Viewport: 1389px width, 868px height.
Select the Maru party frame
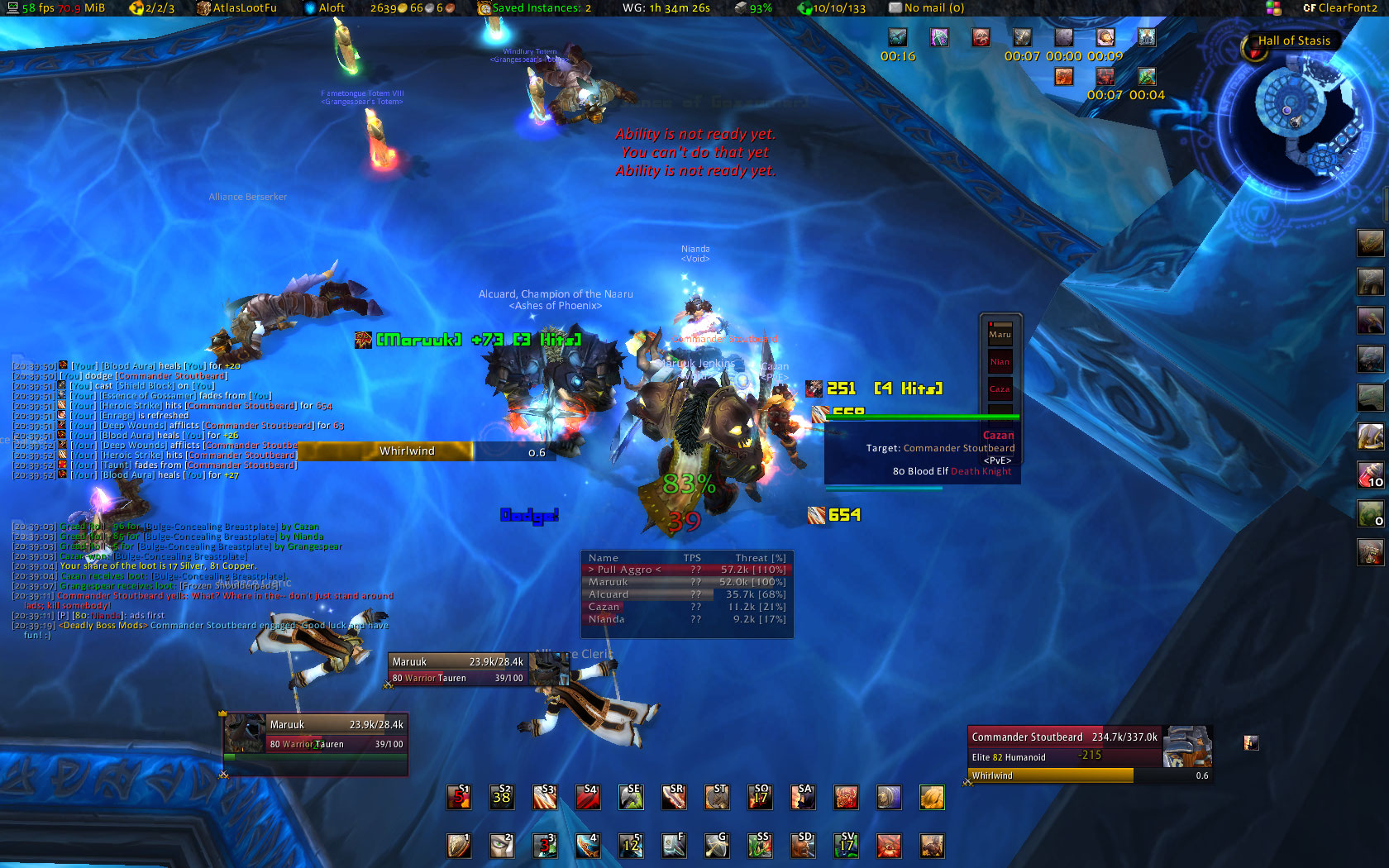tap(1000, 334)
